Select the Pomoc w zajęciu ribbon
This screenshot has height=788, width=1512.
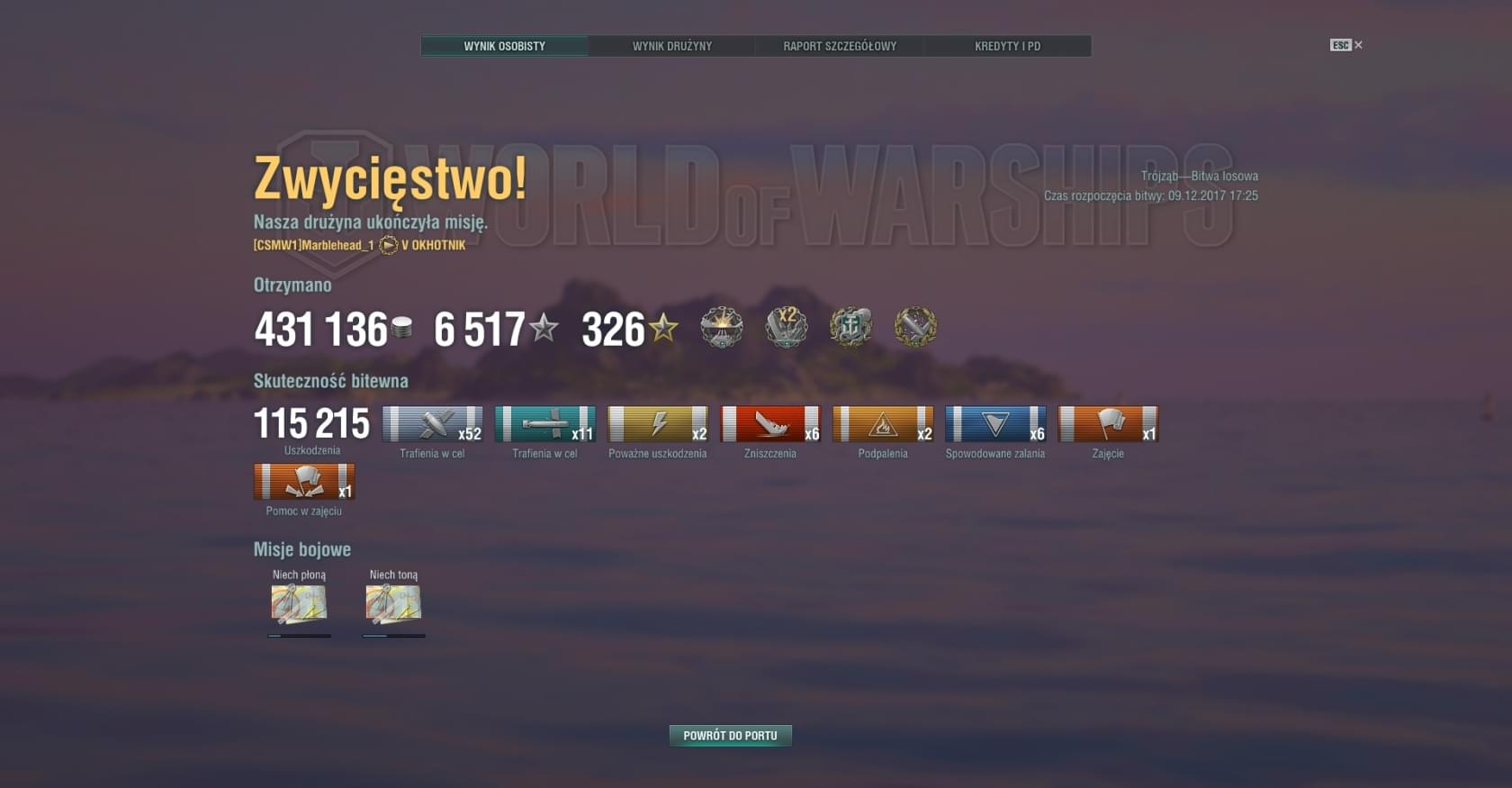304,482
